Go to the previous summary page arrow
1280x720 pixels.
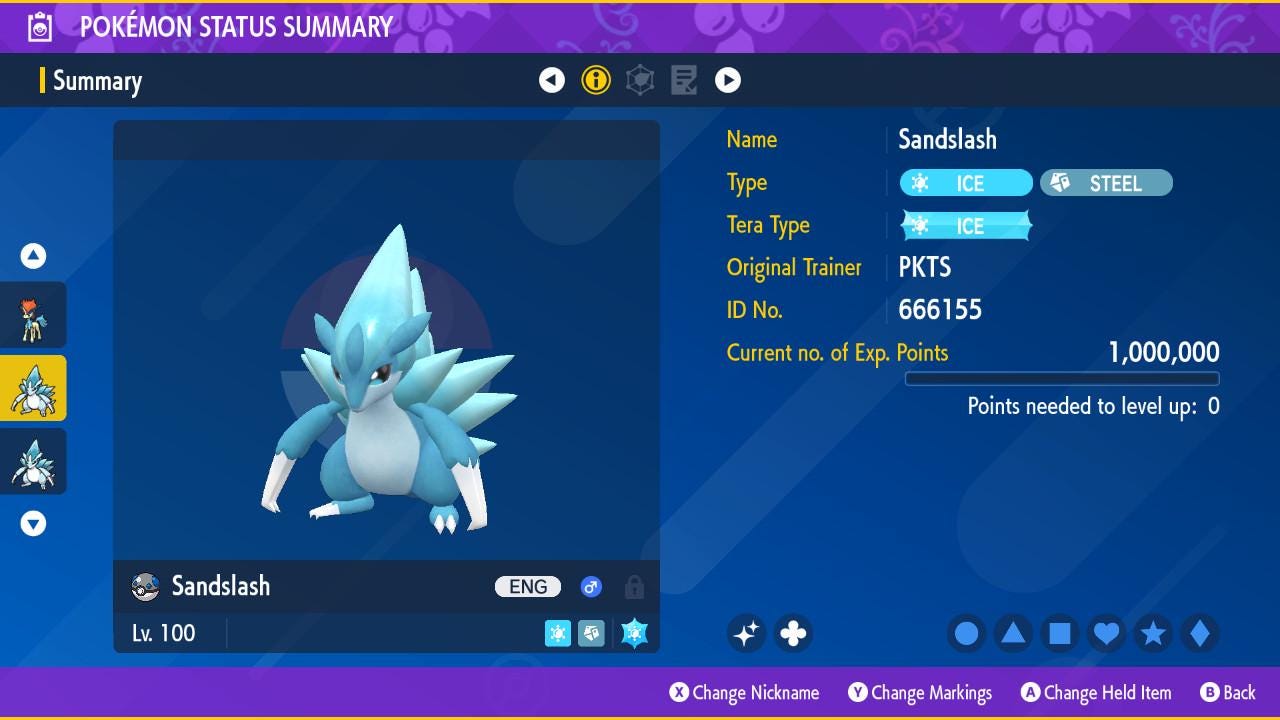(552, 80)
